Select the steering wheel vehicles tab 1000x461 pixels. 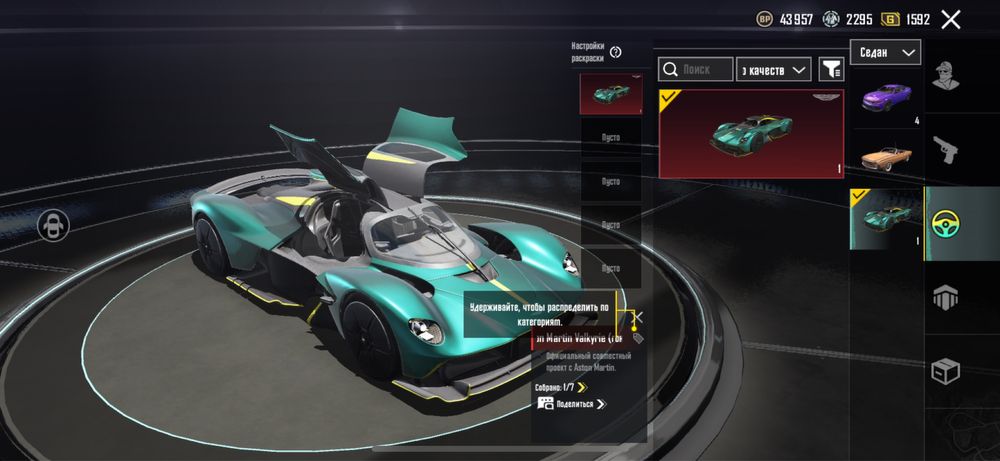[x=961, y=224]
